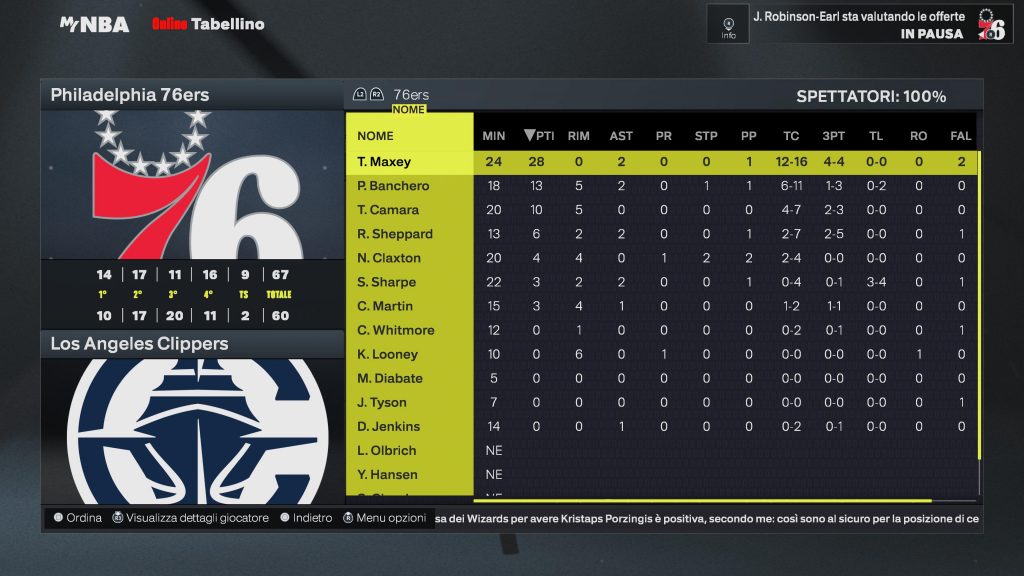Viewport: 1024px width, 576px height.
Task: Highlight N. Claxton in the list
Action: [x=389, y=258]
